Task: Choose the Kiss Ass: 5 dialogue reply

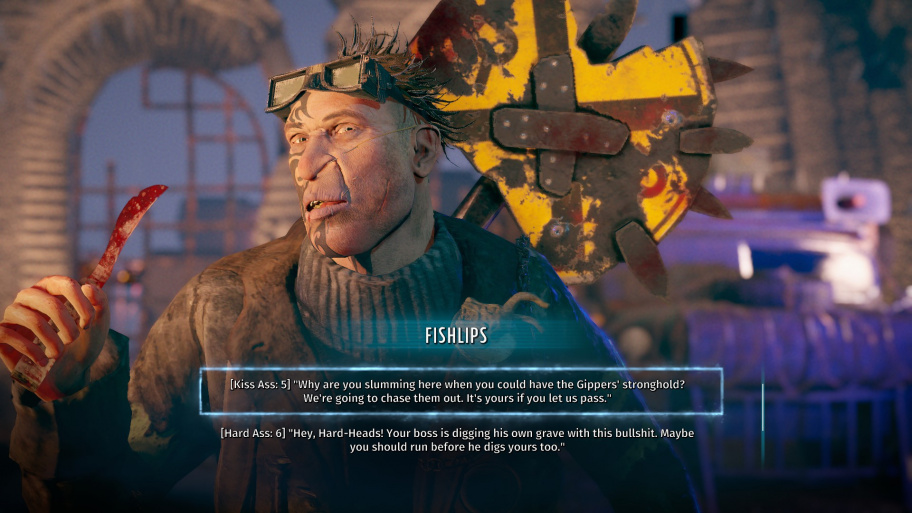Action: [460, 391]
